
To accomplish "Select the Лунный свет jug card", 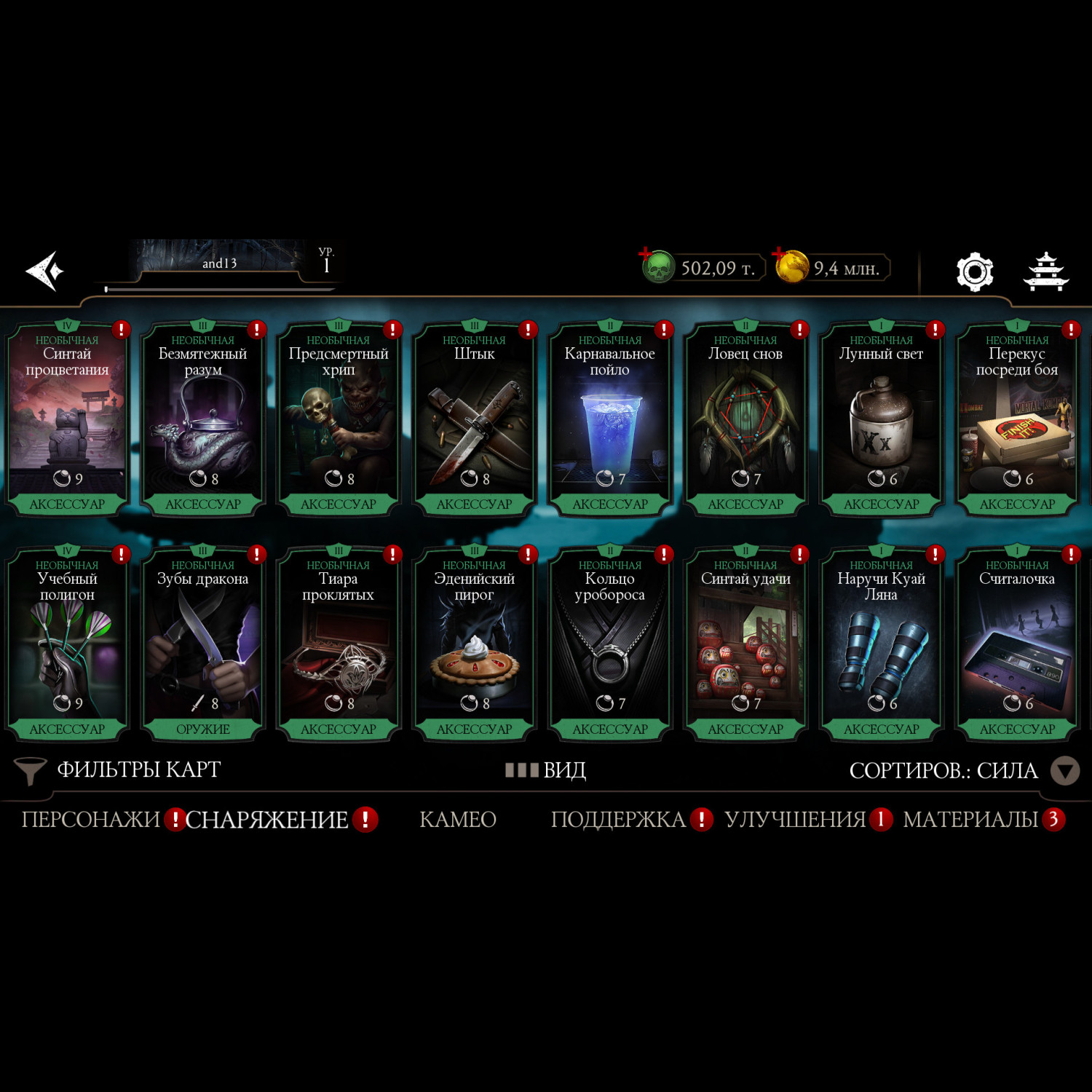I will [881, 419].
